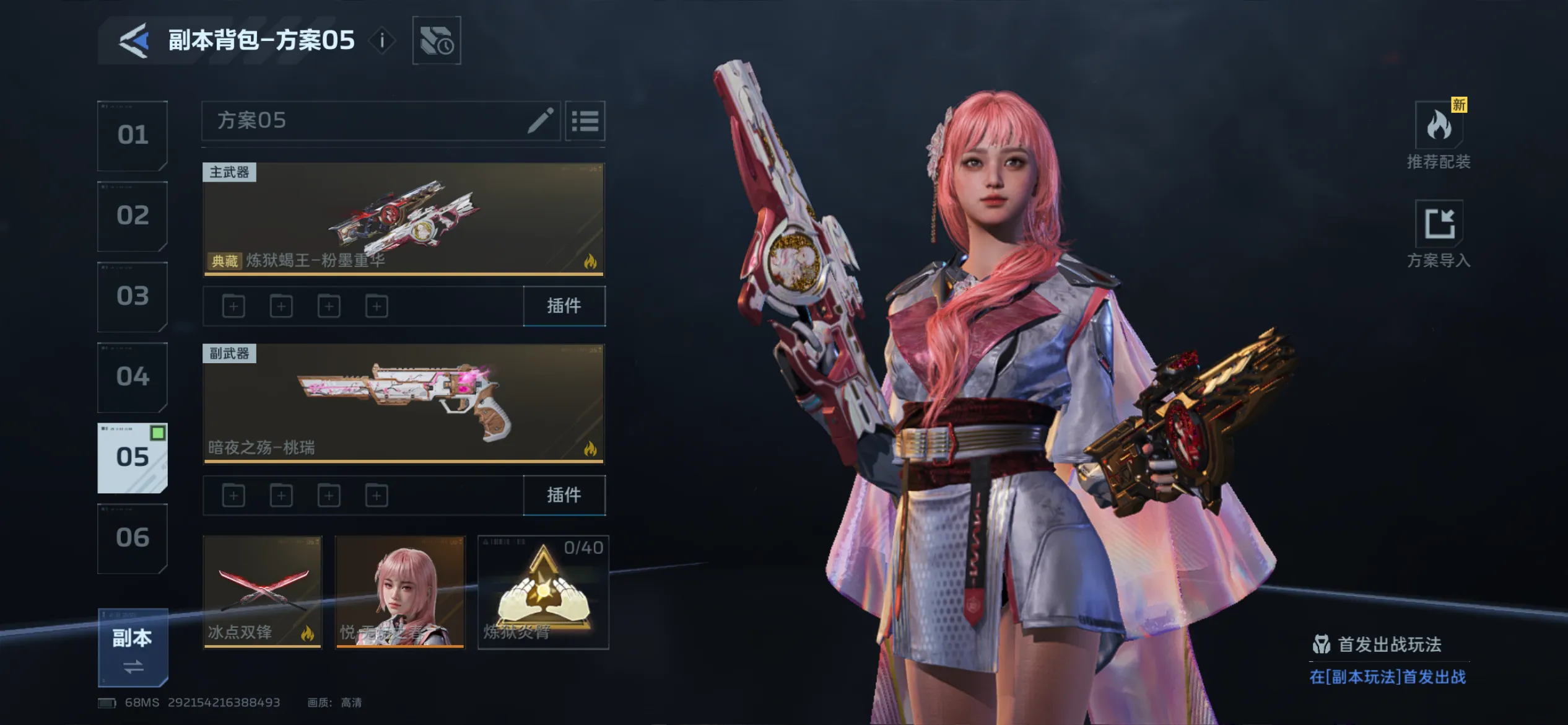Image resolution: width=1568 pixels, height=725 pixels.
Task: Go back using the arrow button
Action: point(134,41)
